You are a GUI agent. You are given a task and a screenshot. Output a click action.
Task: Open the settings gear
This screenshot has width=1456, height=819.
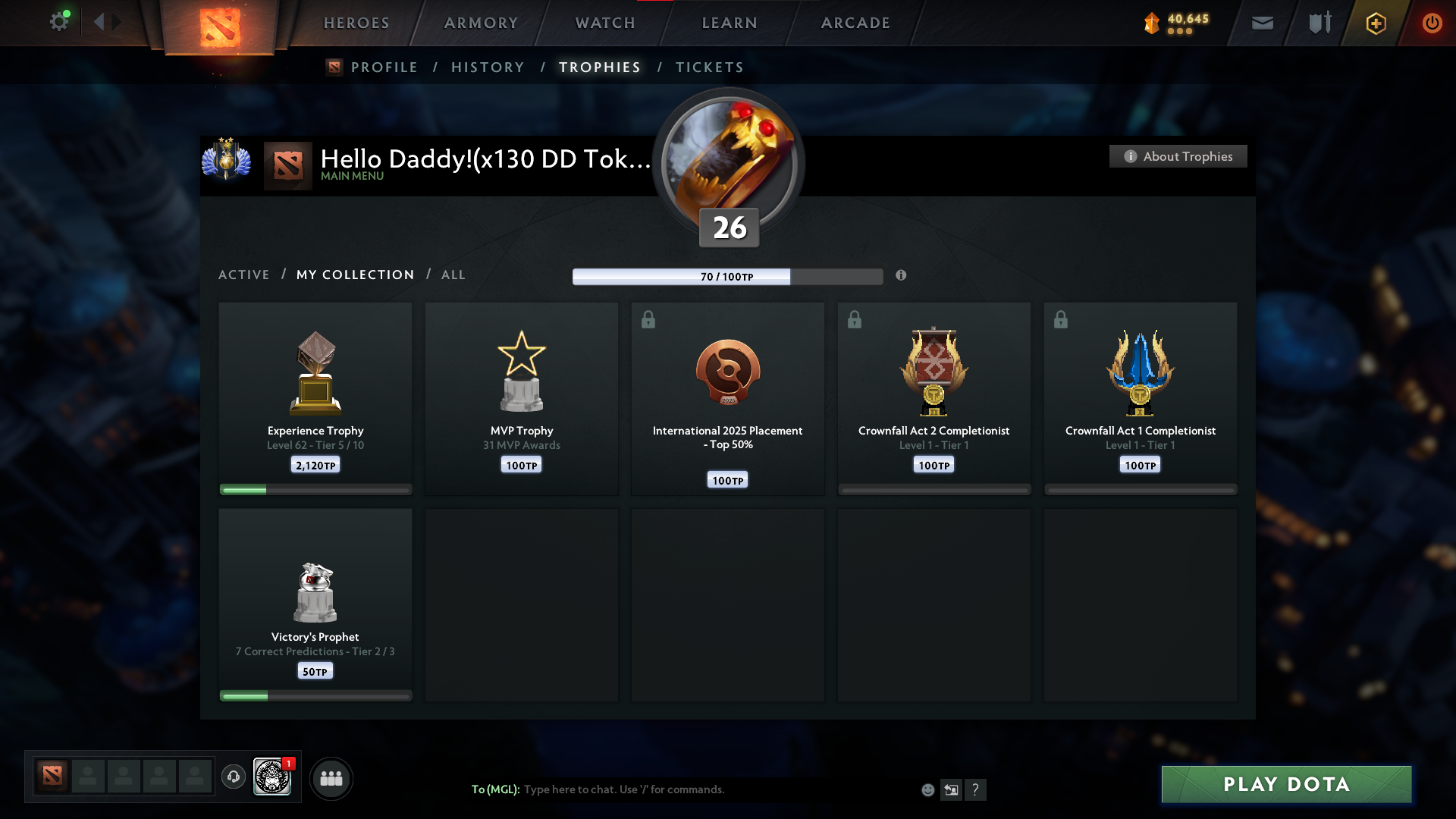tap(60, 21)
